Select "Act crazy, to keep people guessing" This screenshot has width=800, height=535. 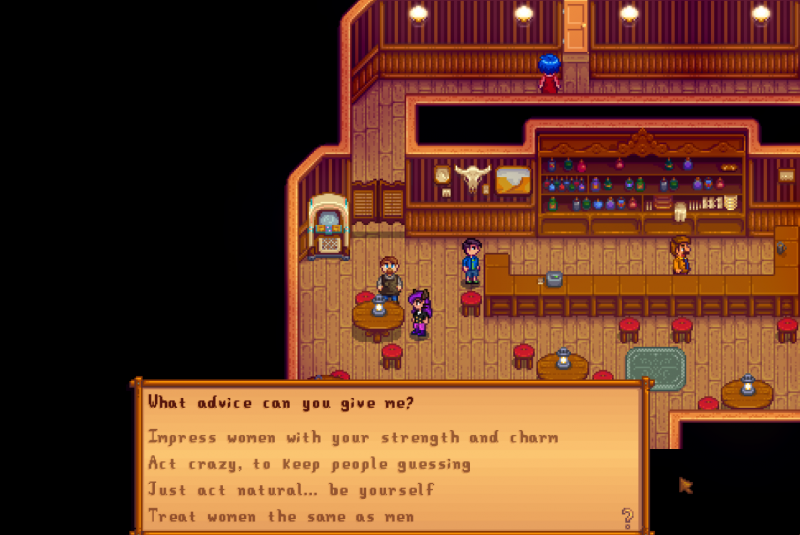pos(309,464)
